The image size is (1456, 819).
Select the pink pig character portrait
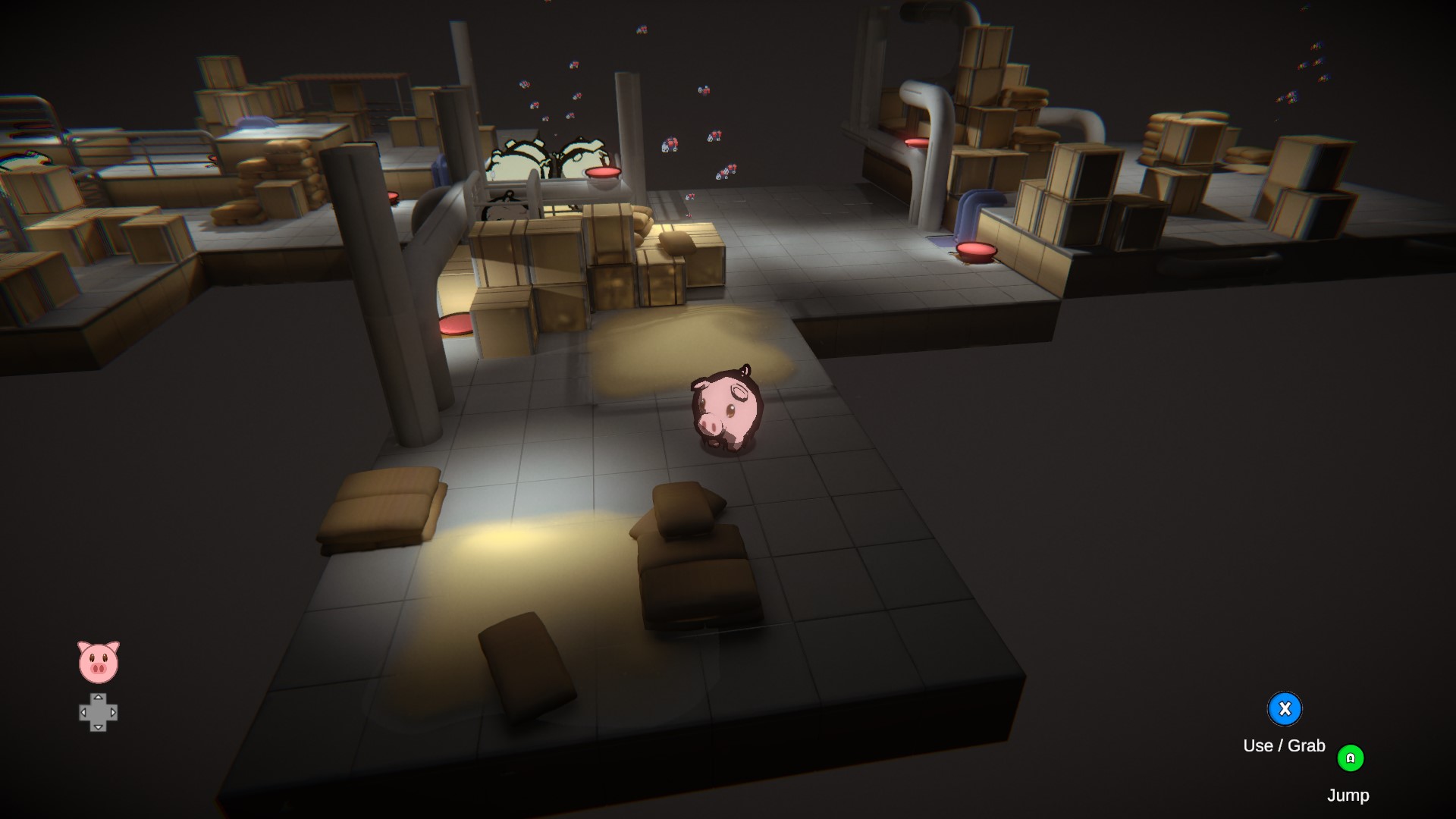point(99,662)
